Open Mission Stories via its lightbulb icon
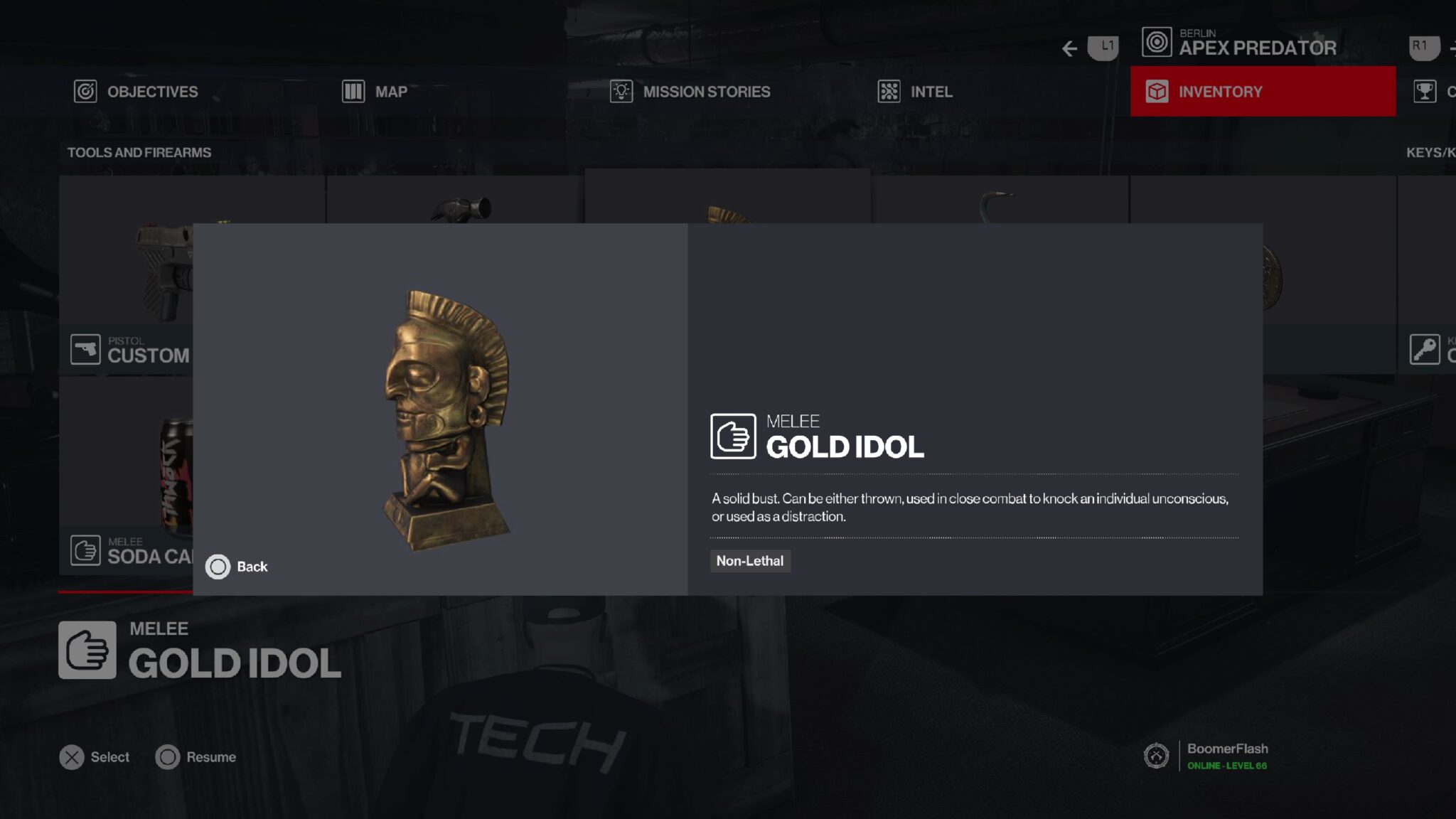Image resolution: width=1456 pixels, height=819 pixels. tap(621, 91)
